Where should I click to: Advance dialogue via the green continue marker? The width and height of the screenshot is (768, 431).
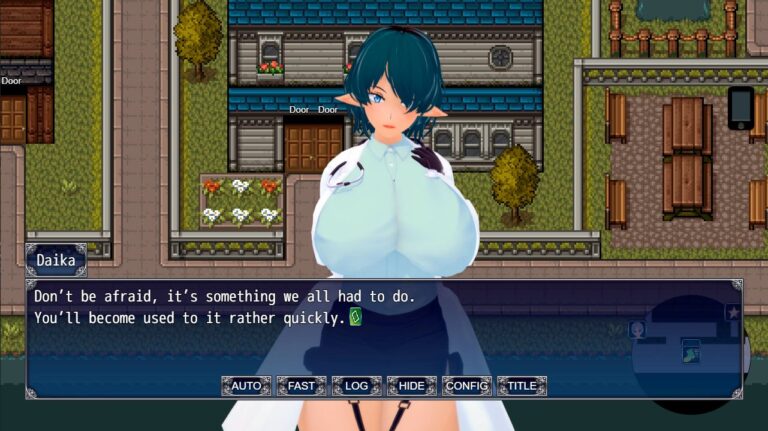click(x=355, y=317)
